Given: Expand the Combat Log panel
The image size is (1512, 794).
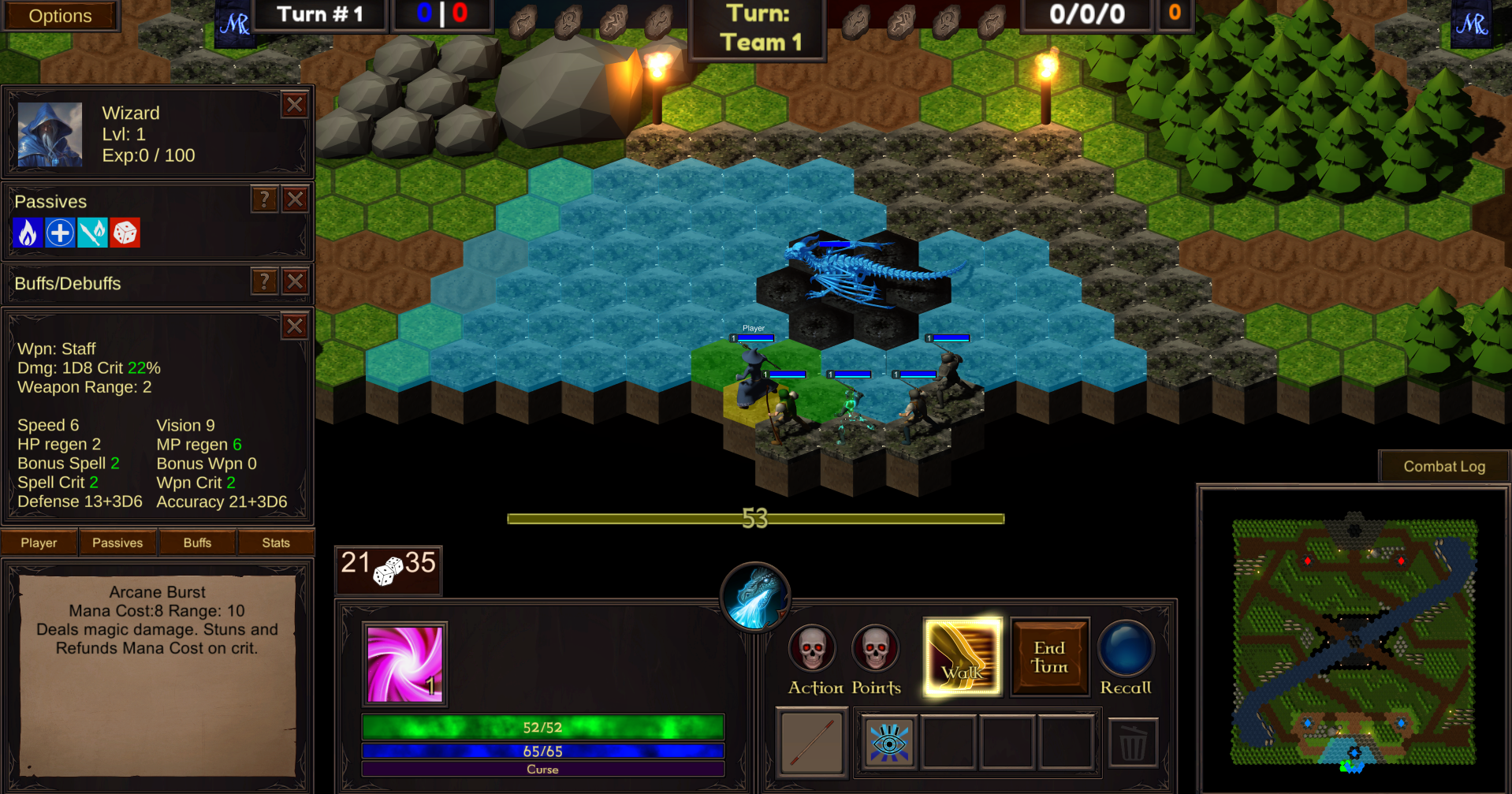Looking at the screenshot, I should click(1443, 465).
